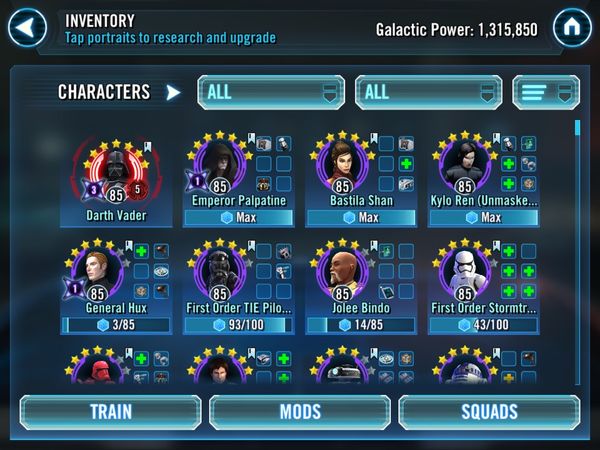Return to the home screen
Viewport: 600px width, 450px height.
coord(571,24)
